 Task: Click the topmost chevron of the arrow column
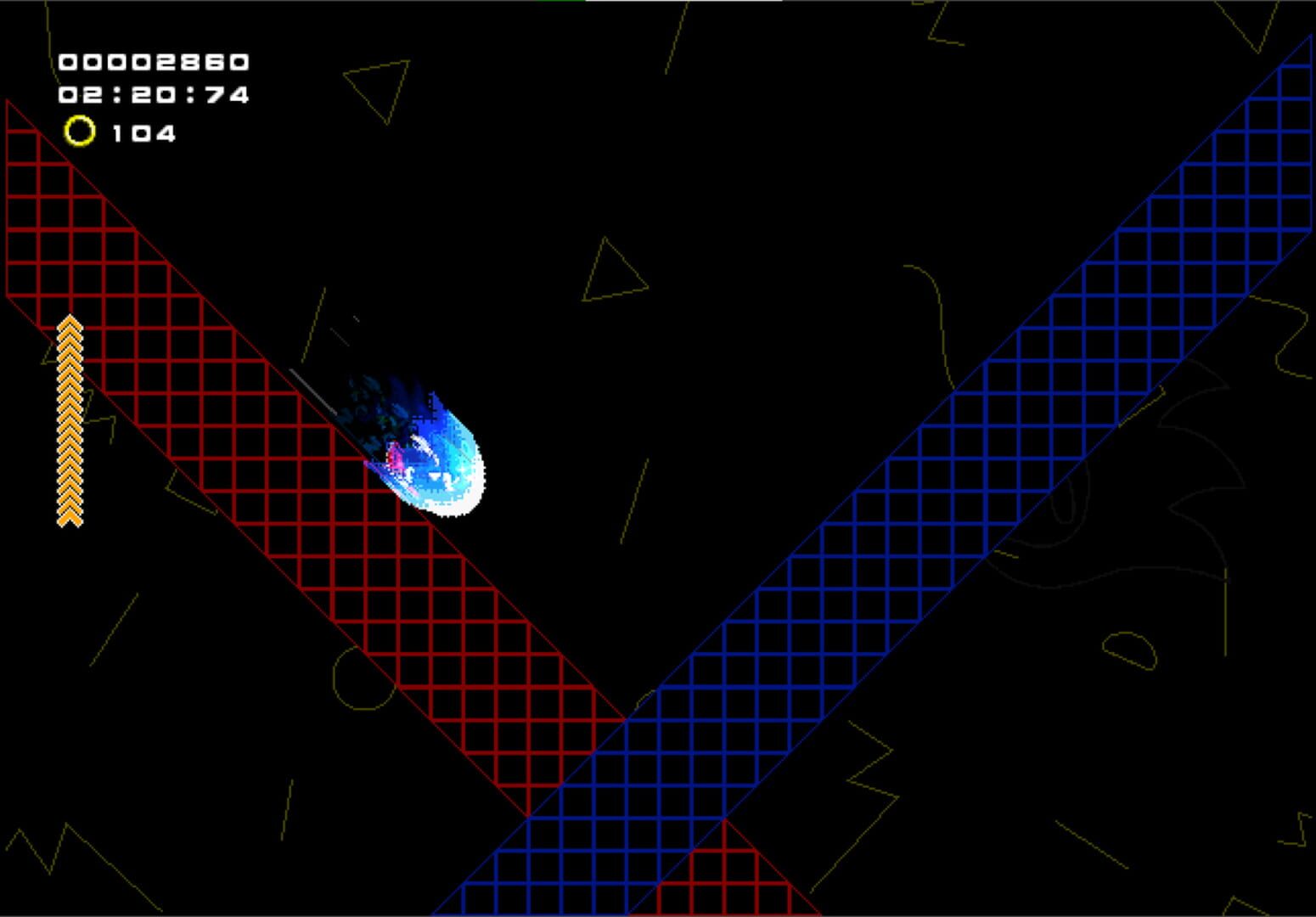click(69, 324)
